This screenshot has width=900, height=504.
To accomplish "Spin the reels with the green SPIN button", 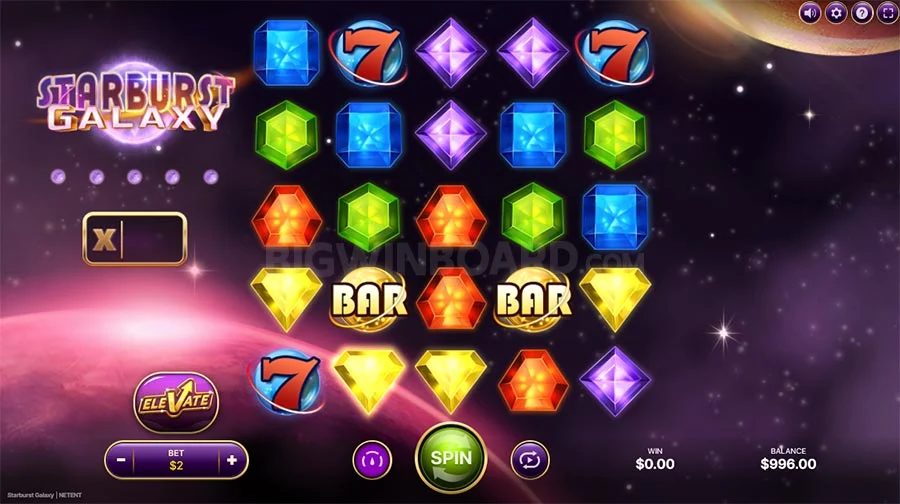I will click(450, 458).
